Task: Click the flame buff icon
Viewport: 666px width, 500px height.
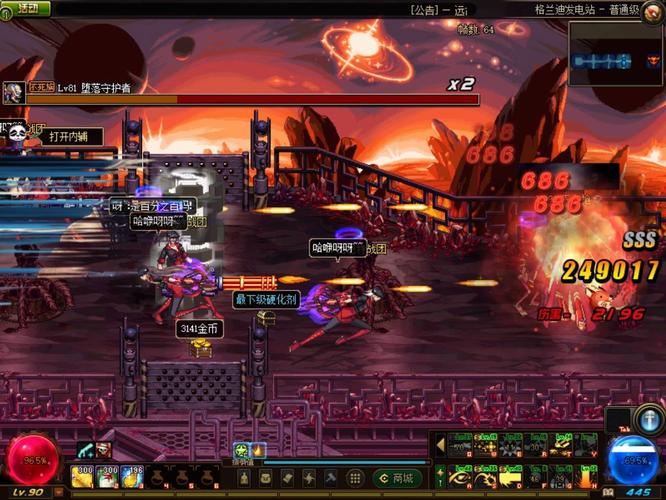Action: tap(257, 451)
